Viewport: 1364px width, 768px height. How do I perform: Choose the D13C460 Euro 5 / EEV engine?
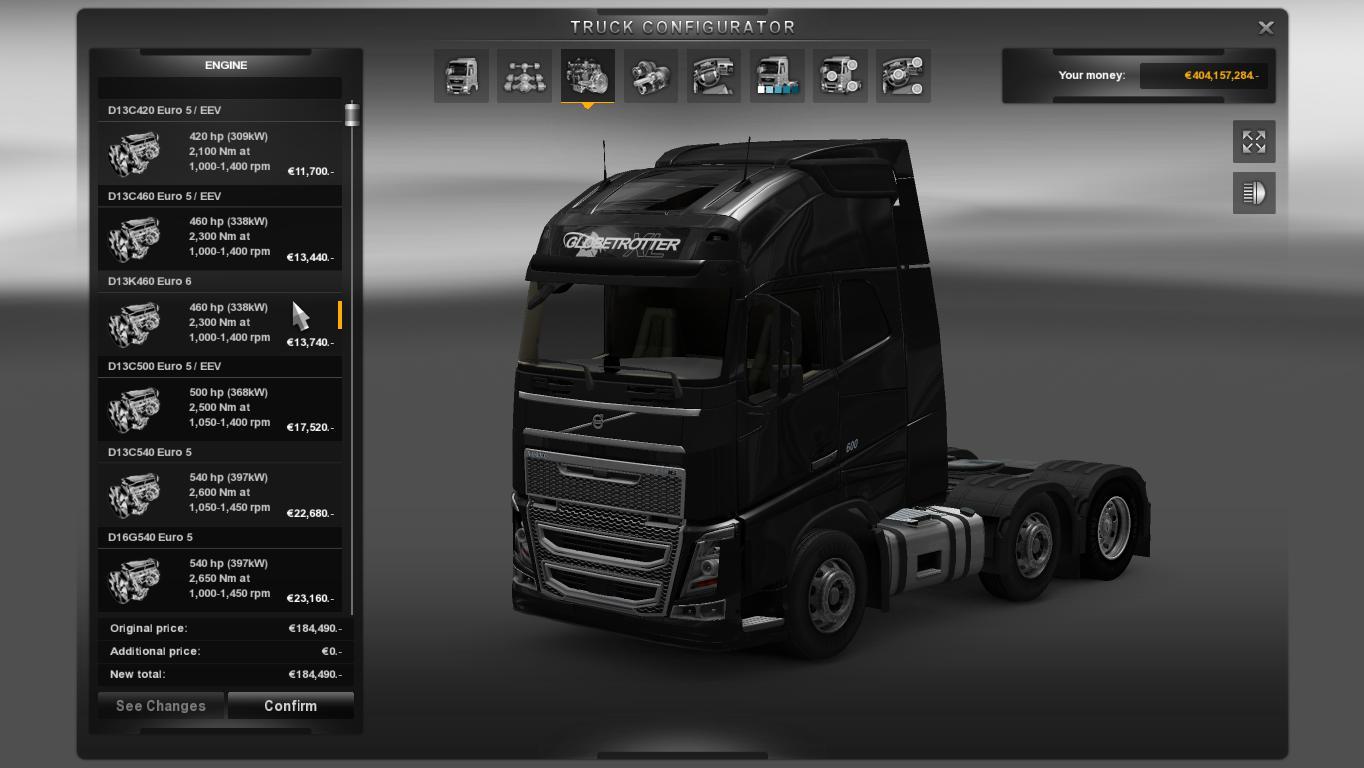(220, 237)
